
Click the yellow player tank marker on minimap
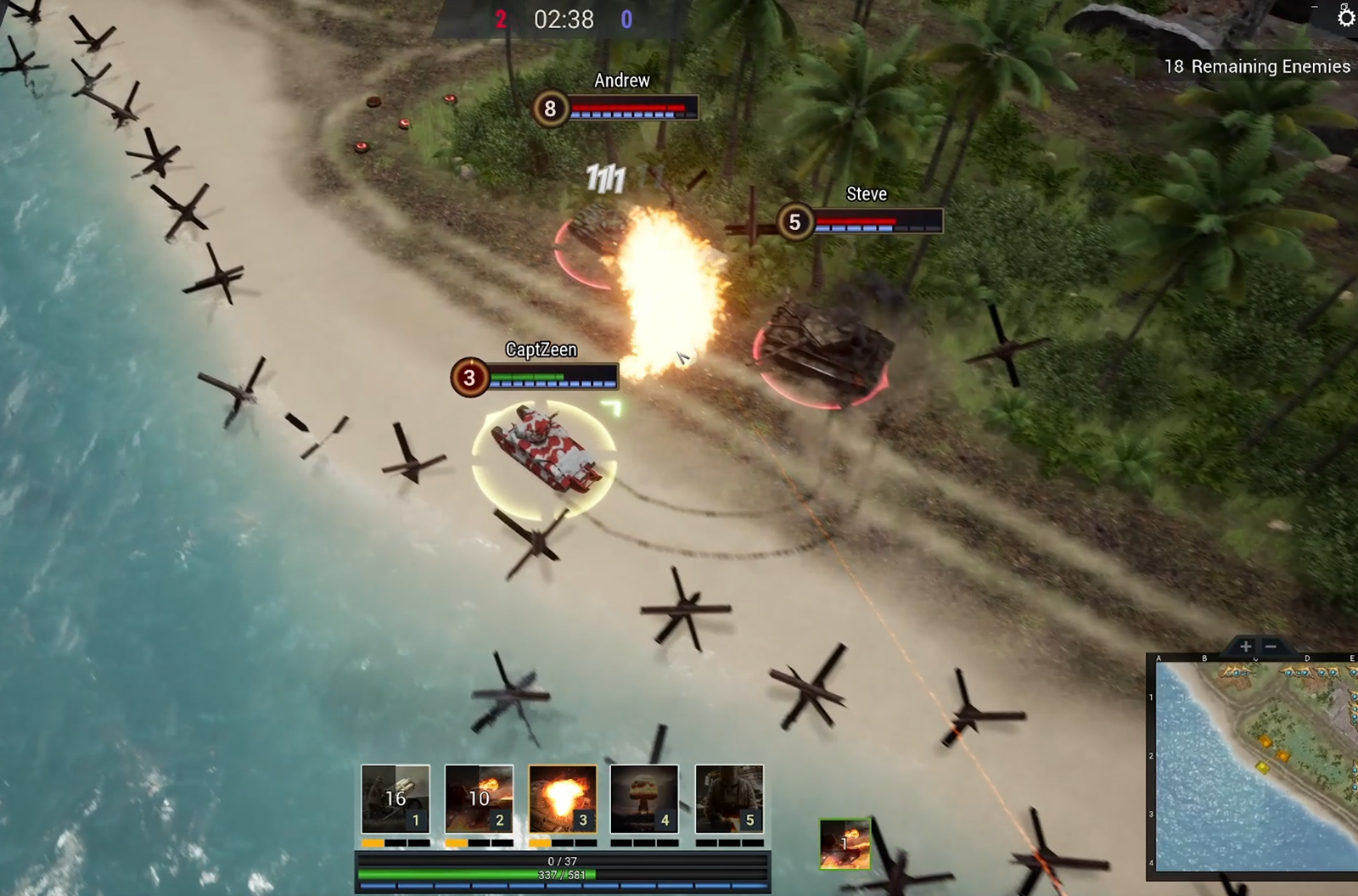point(1263,767)
